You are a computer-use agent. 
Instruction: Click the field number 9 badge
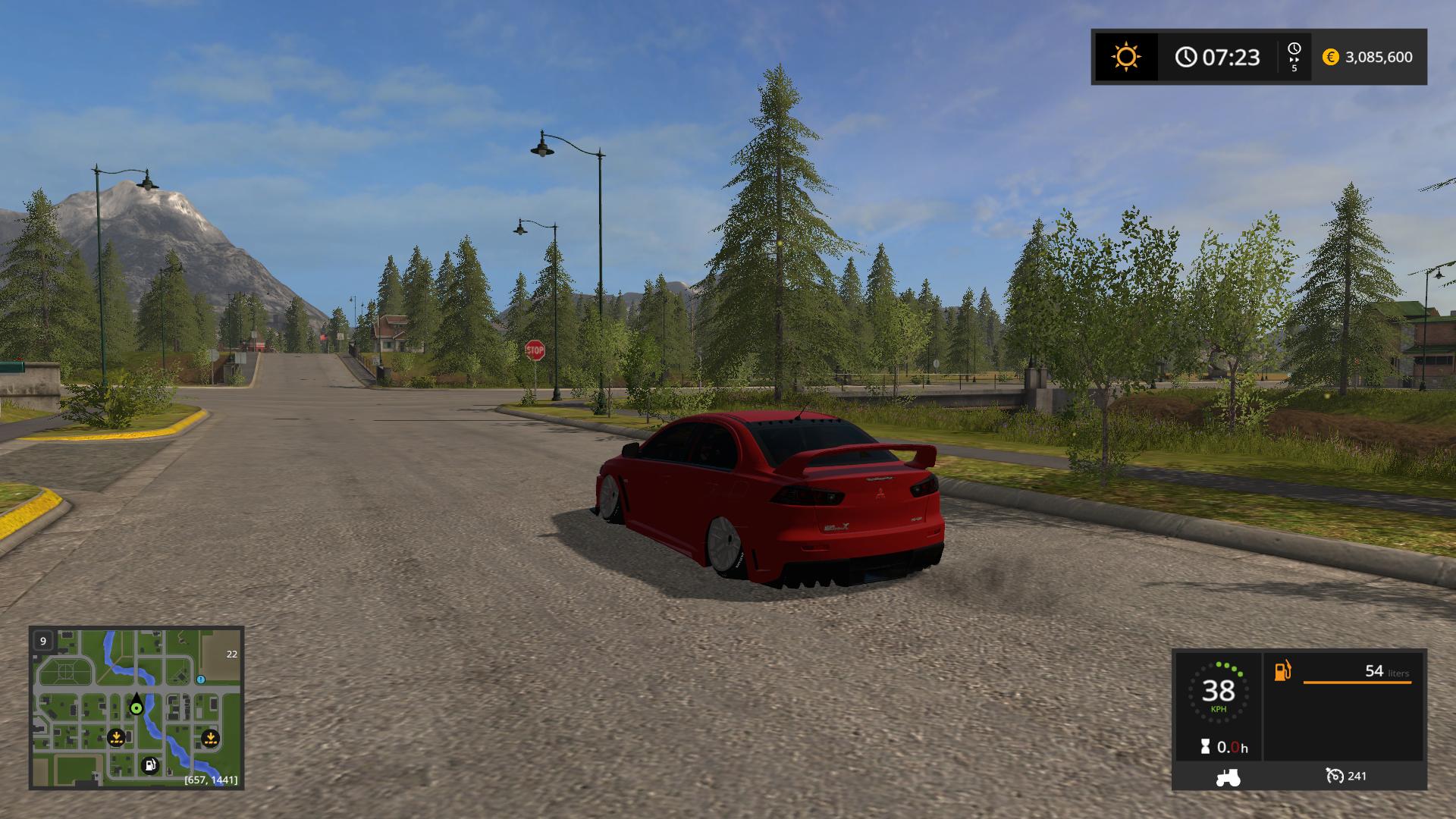[43, 641]
